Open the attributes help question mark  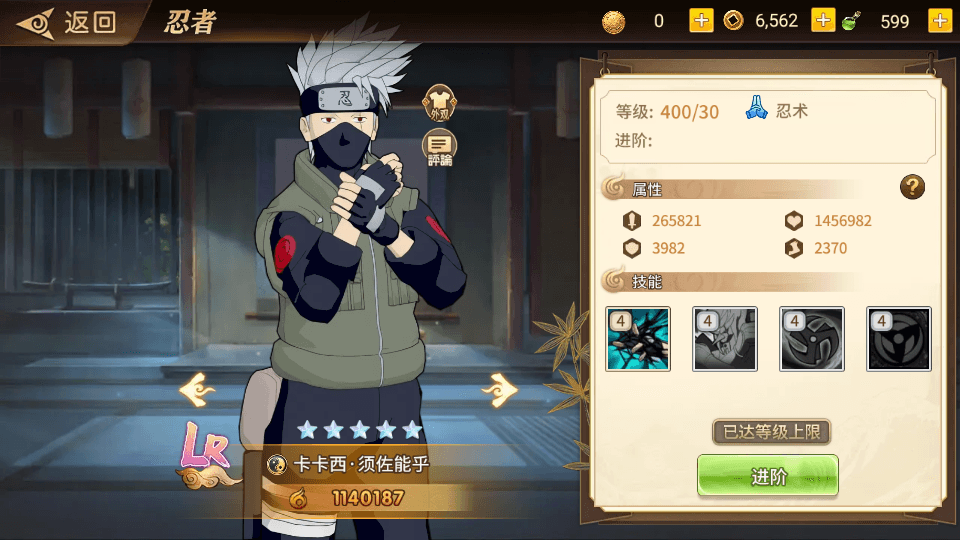coord(912,186)
